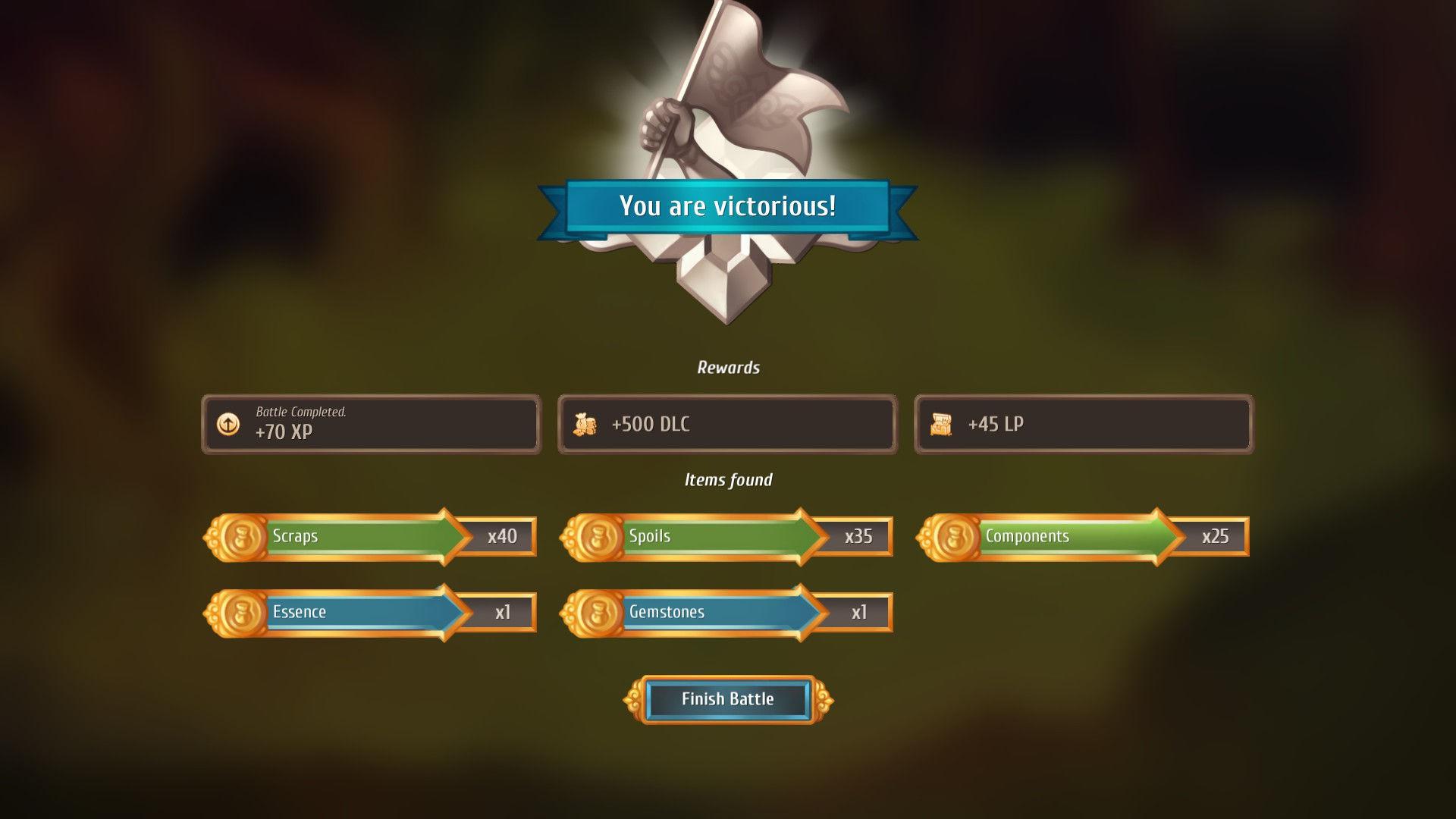Image resolution: width=1456 pixels, height=819 pixels.
Task: Click the Components banner coin emblem
Action: click(x=950, y=536)
